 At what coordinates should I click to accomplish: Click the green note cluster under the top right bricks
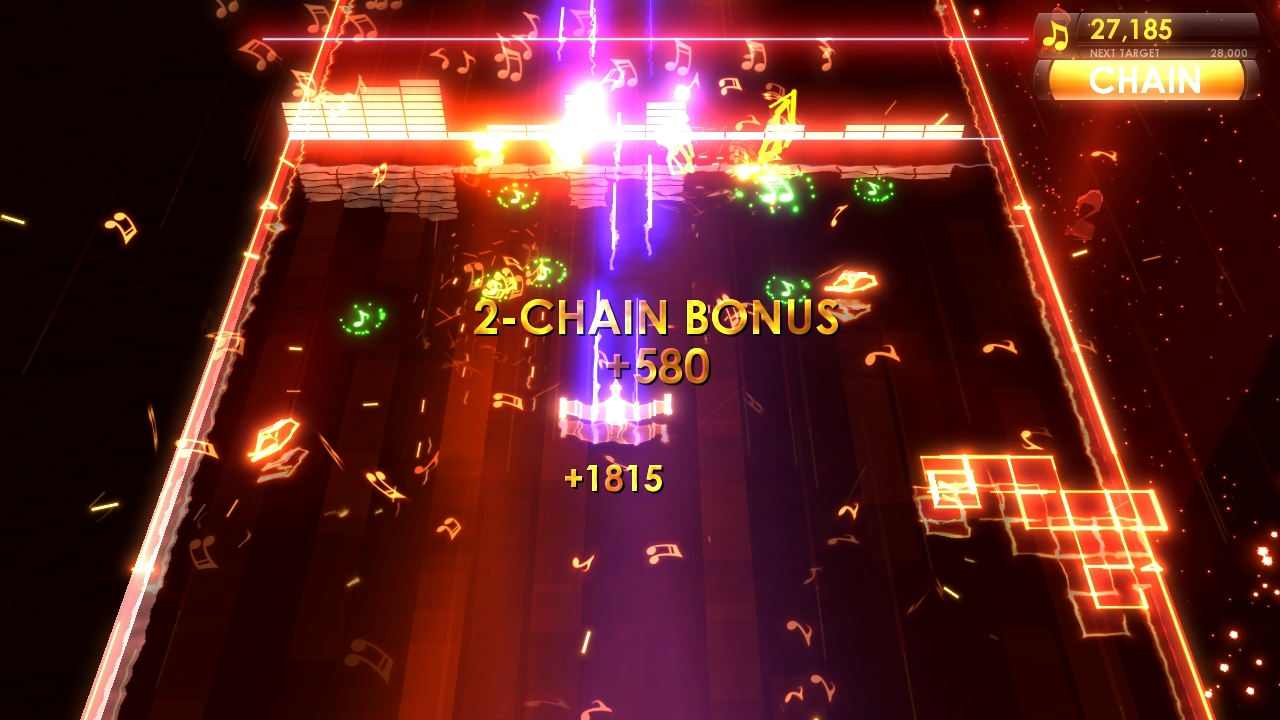tap(872, 191)
